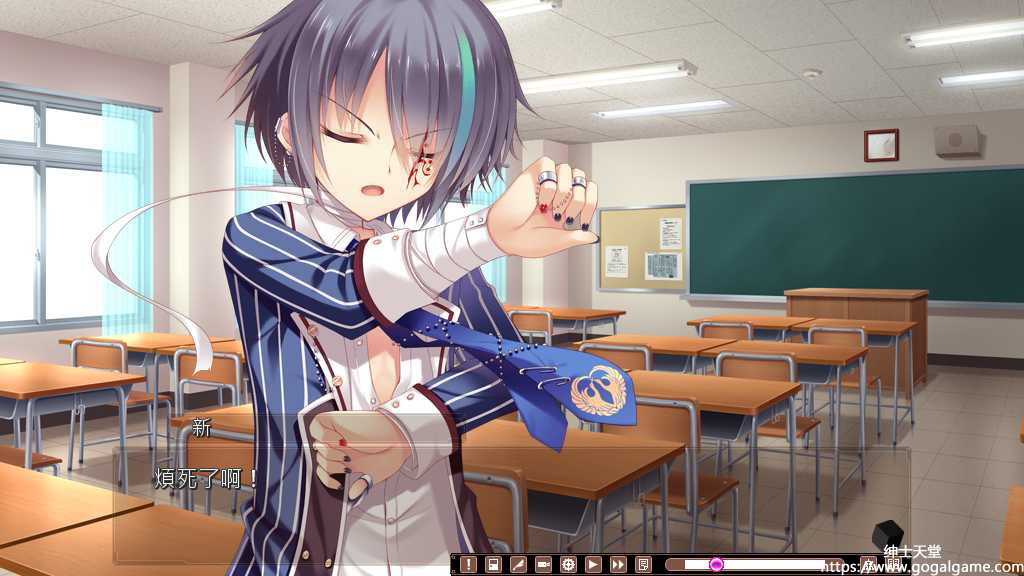Activate skip with the double arrow button

pyautogui.click(x=618, y=565)
